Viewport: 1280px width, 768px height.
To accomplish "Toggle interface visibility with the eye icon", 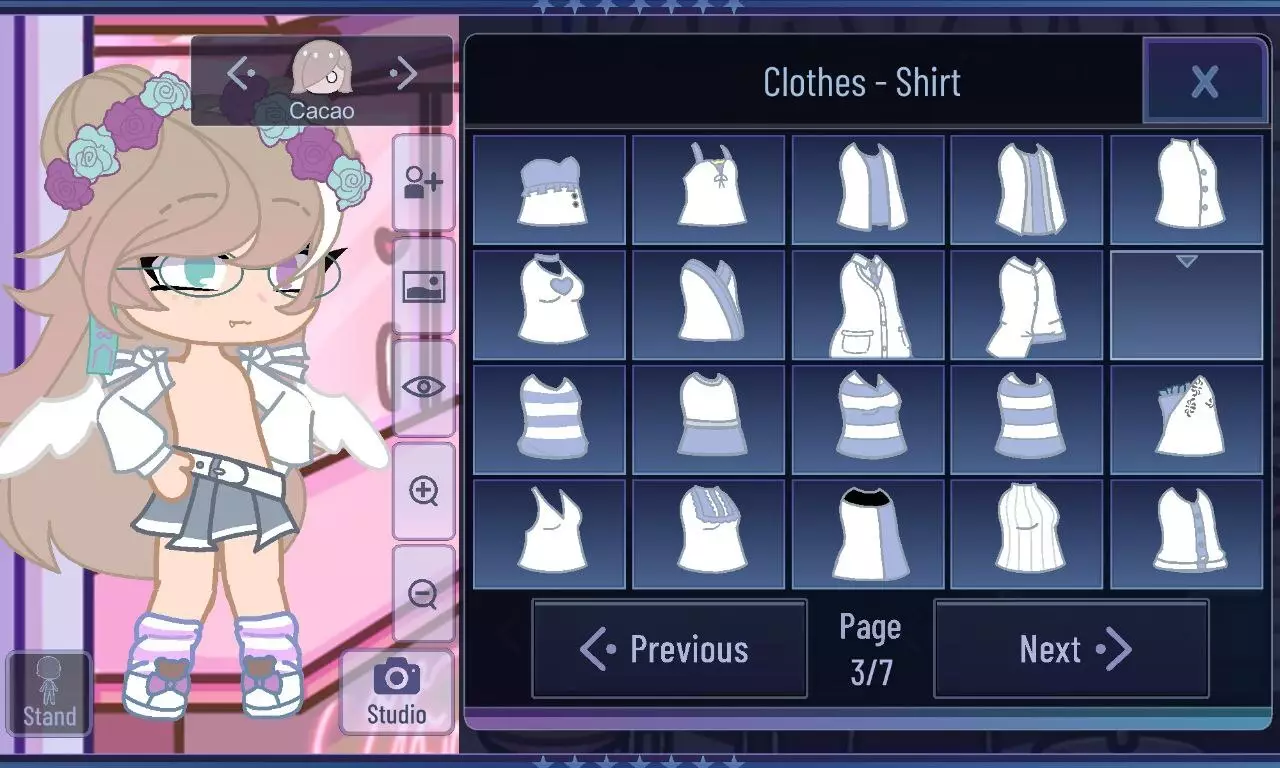I will click(x=424, y=385).
